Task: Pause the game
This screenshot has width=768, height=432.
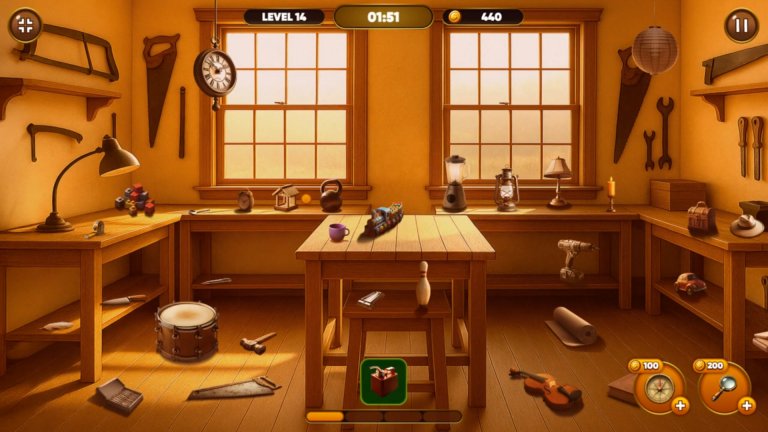Action: 741,25
